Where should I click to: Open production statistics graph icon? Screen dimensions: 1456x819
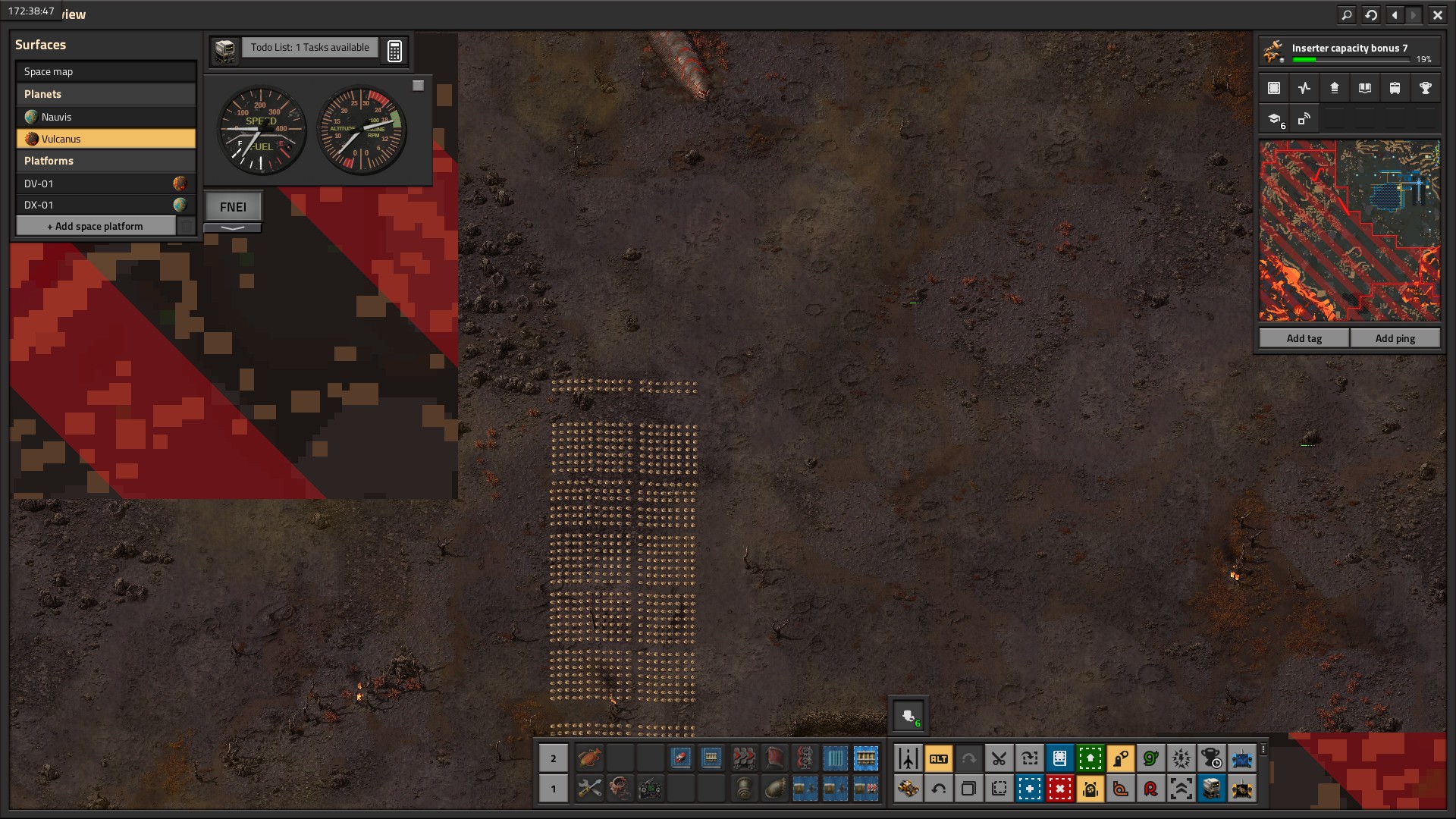1304,88
